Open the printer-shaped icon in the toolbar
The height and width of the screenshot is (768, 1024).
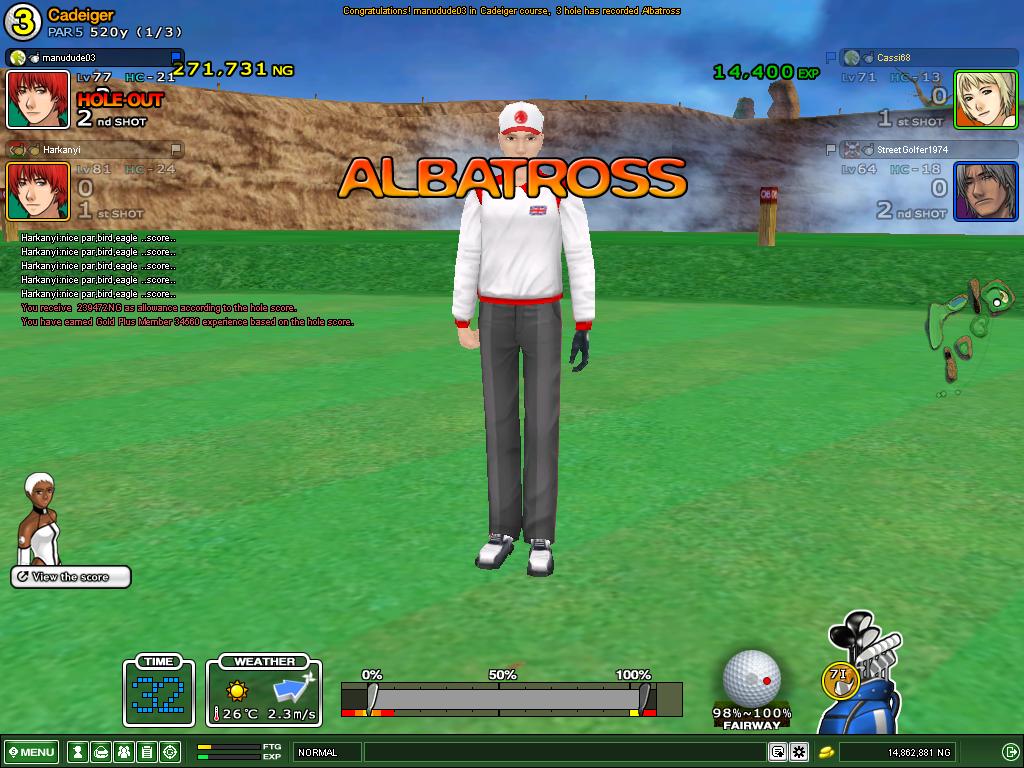(100, 752)
